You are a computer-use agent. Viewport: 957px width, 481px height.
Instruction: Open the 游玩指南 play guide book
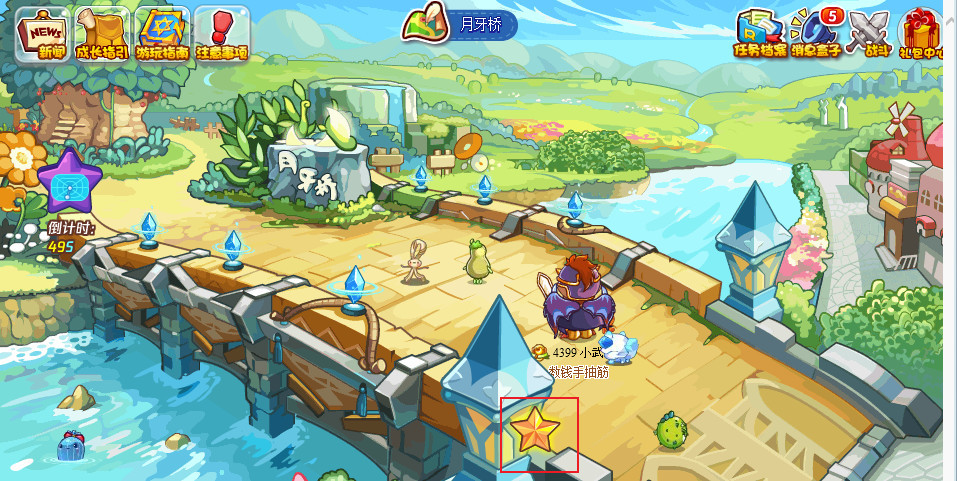[x=162, y=33]
